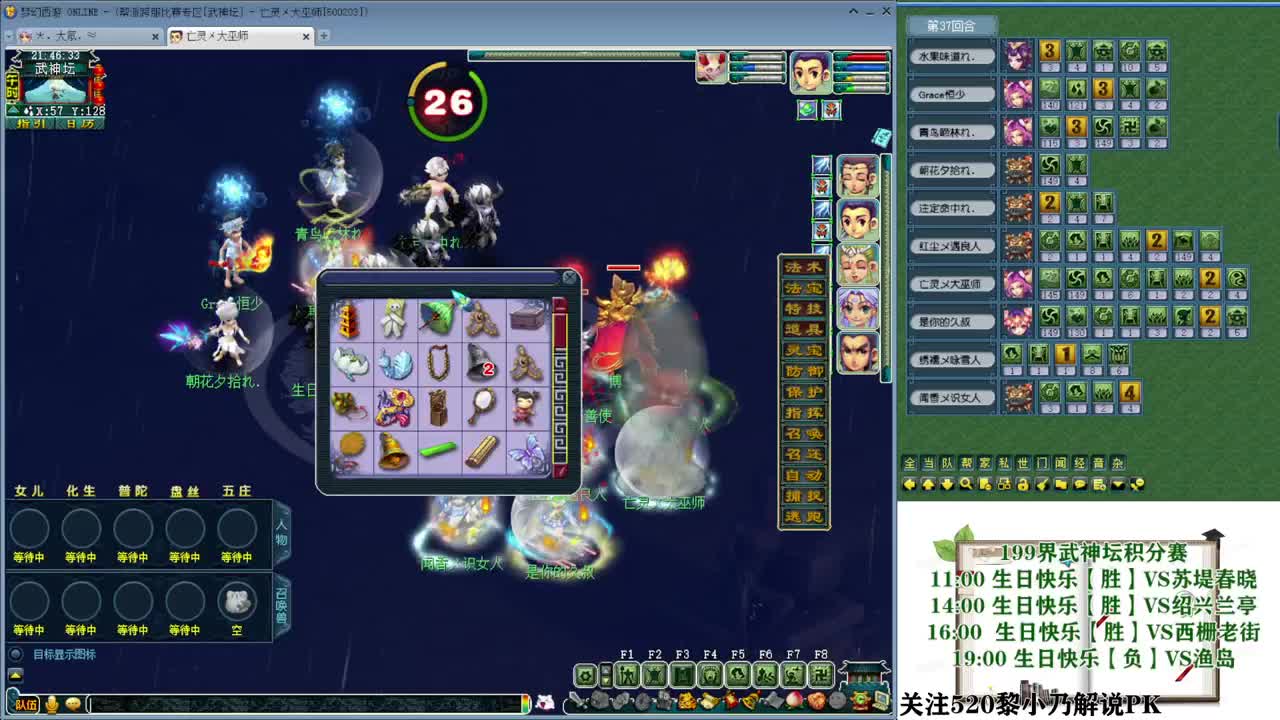The height and width of the screenshot is (720, 1280).
Task: Click the emoticon face beside the chat input
Action: point(72,705)
